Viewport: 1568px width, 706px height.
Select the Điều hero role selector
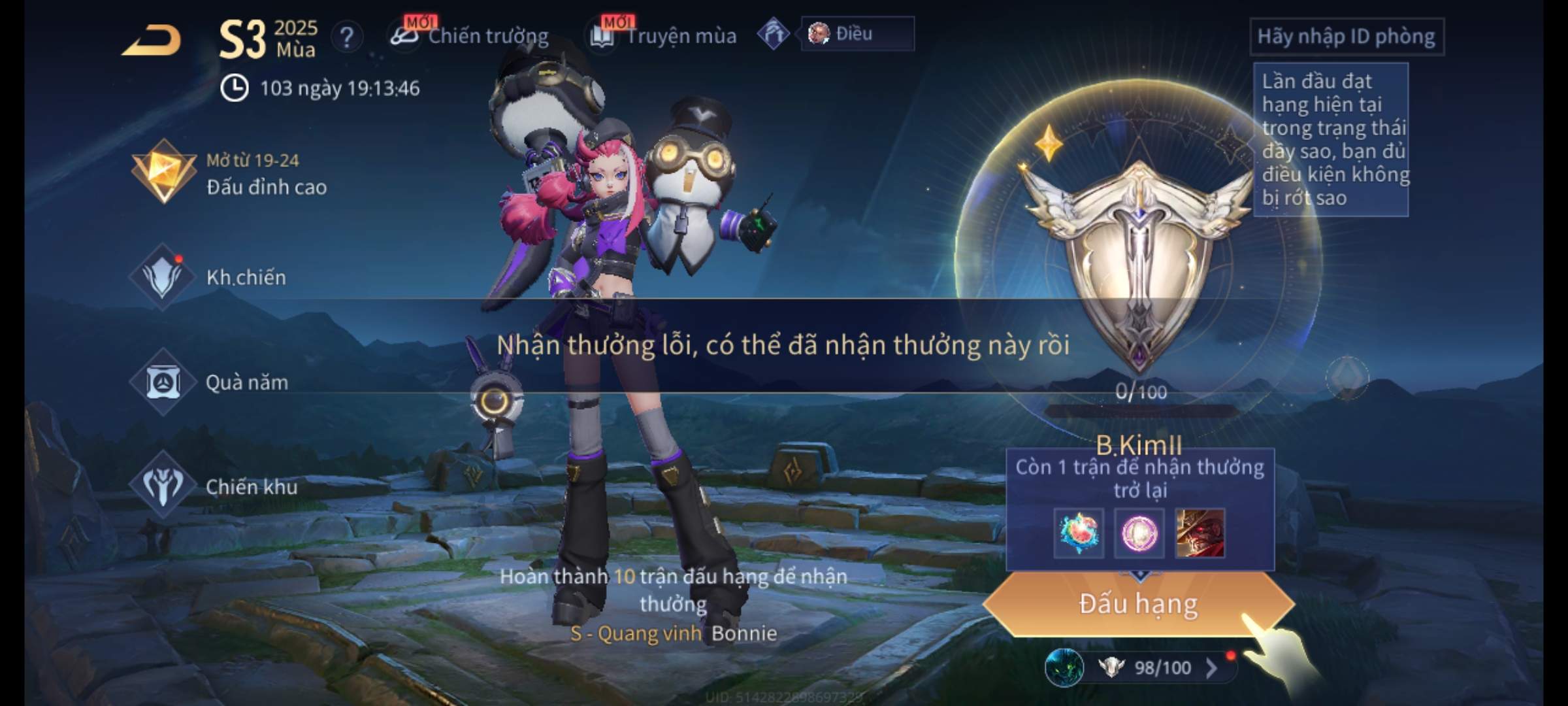tap(856, 34)
